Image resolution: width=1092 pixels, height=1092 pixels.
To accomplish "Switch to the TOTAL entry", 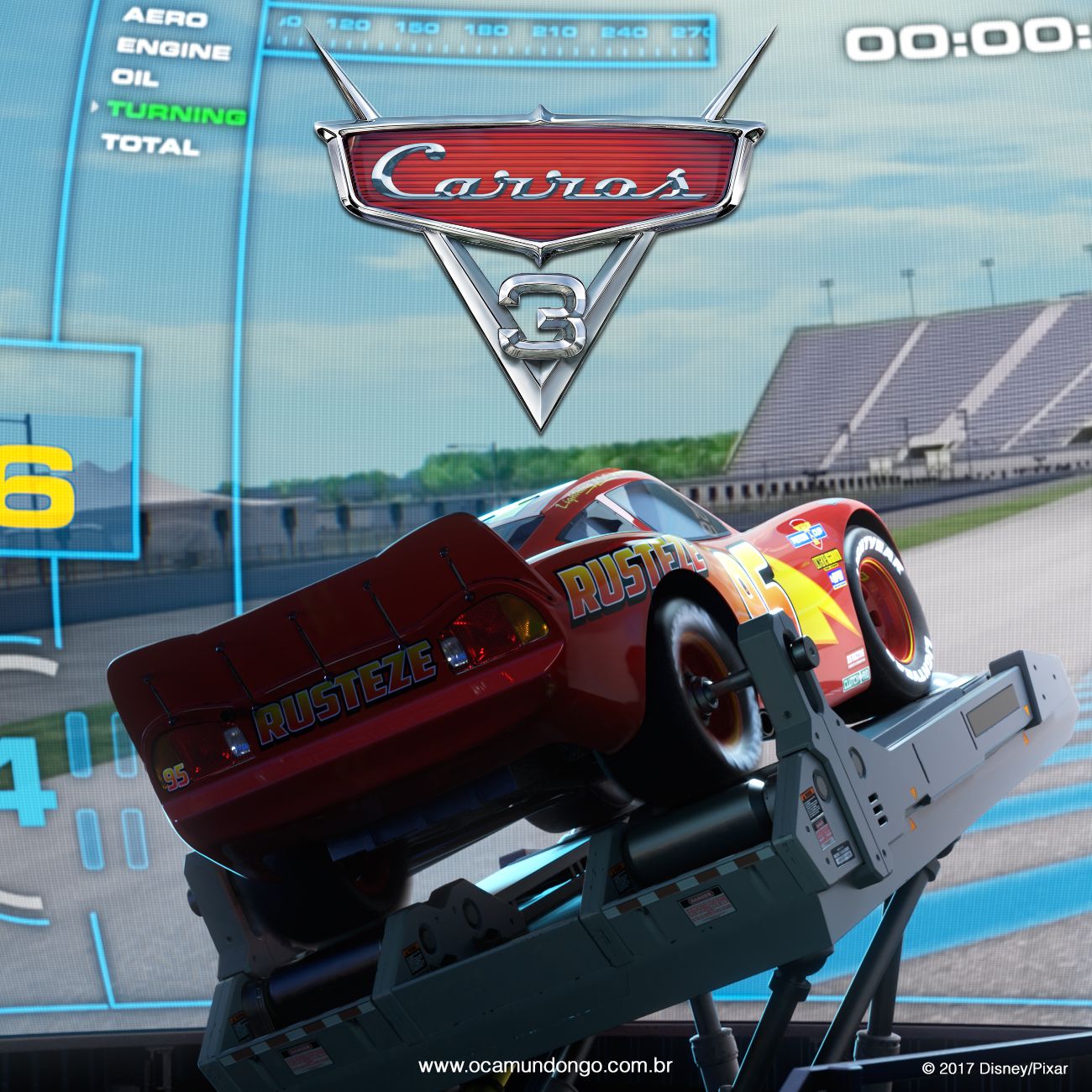I will tap(150, 144).
